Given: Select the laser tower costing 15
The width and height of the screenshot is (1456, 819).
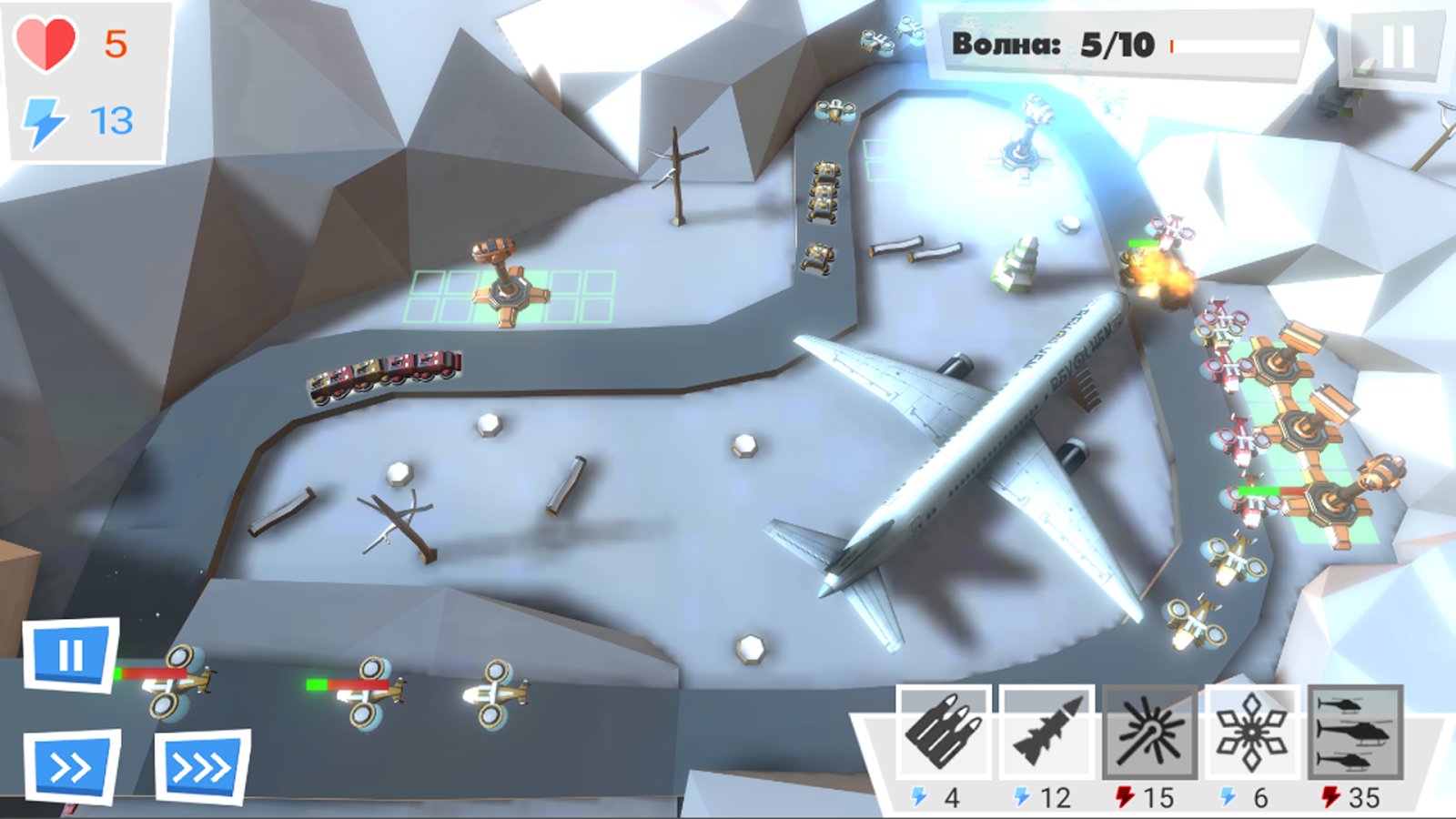Looking at the screenshot, I should tap(1150, 733).
